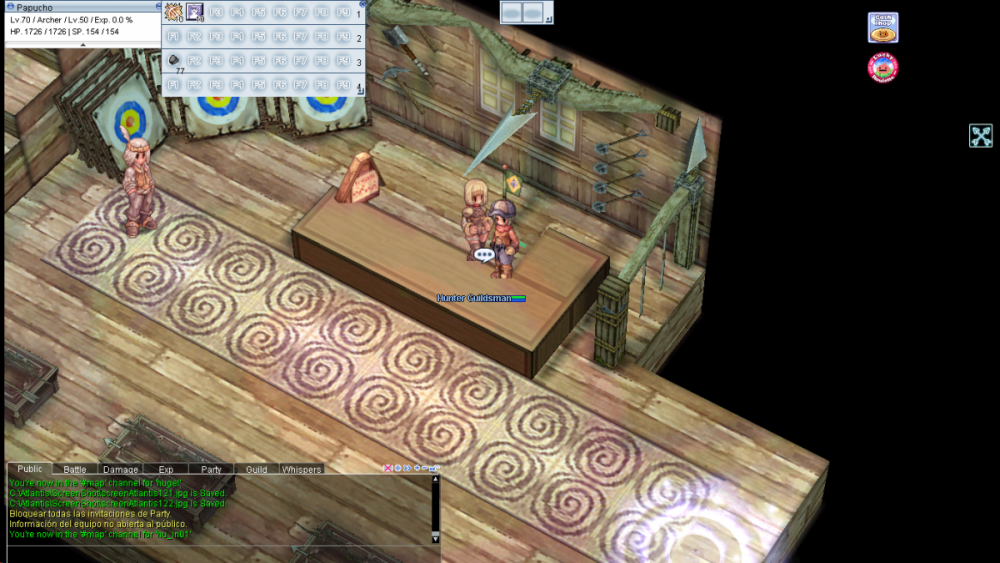Switch to the Battle chat tab
The height and width of the screenshot is (563, 1000).
[x=75, y=469]
